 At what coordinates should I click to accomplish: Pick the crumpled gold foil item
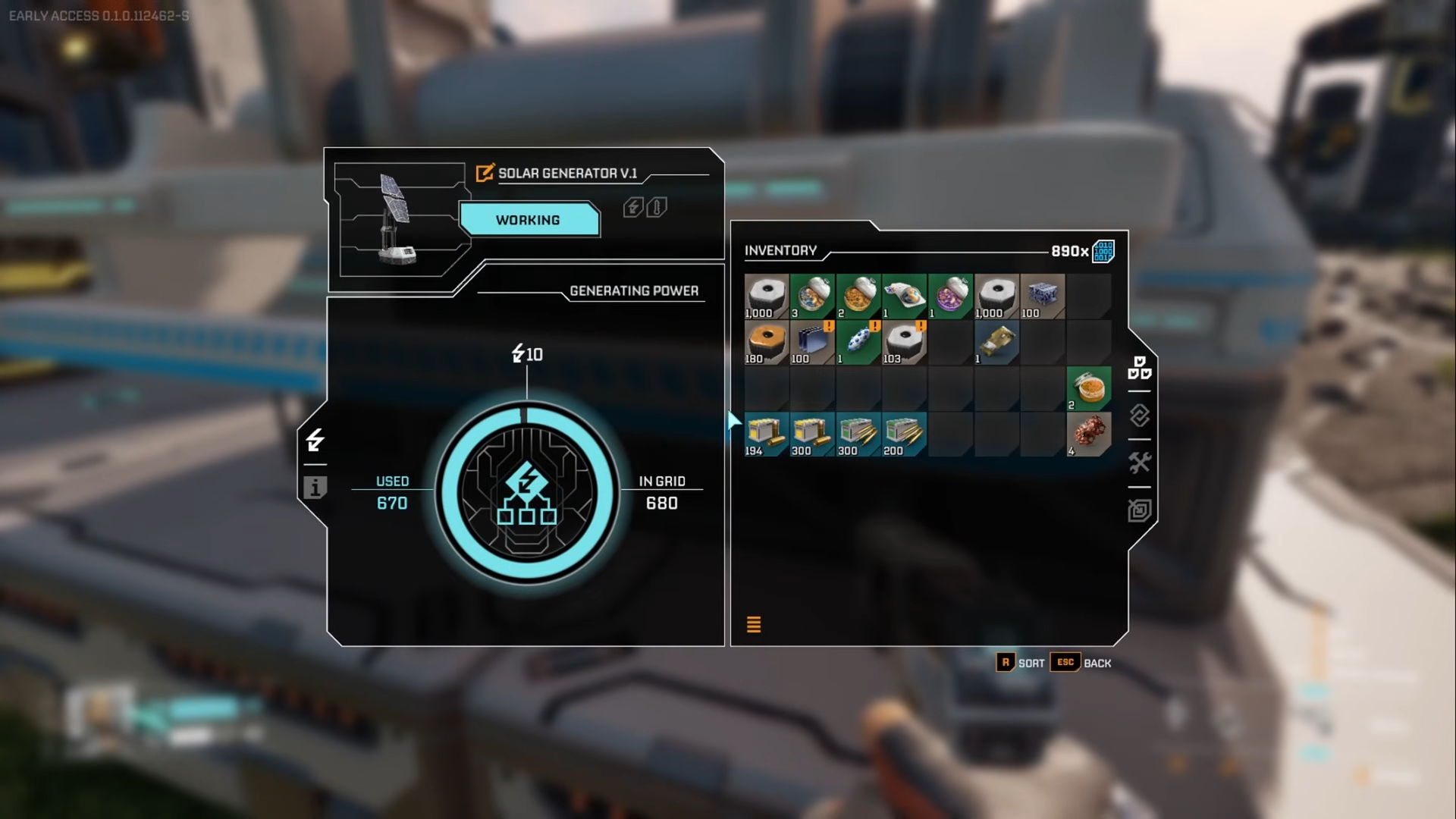(x=996, y=342)
